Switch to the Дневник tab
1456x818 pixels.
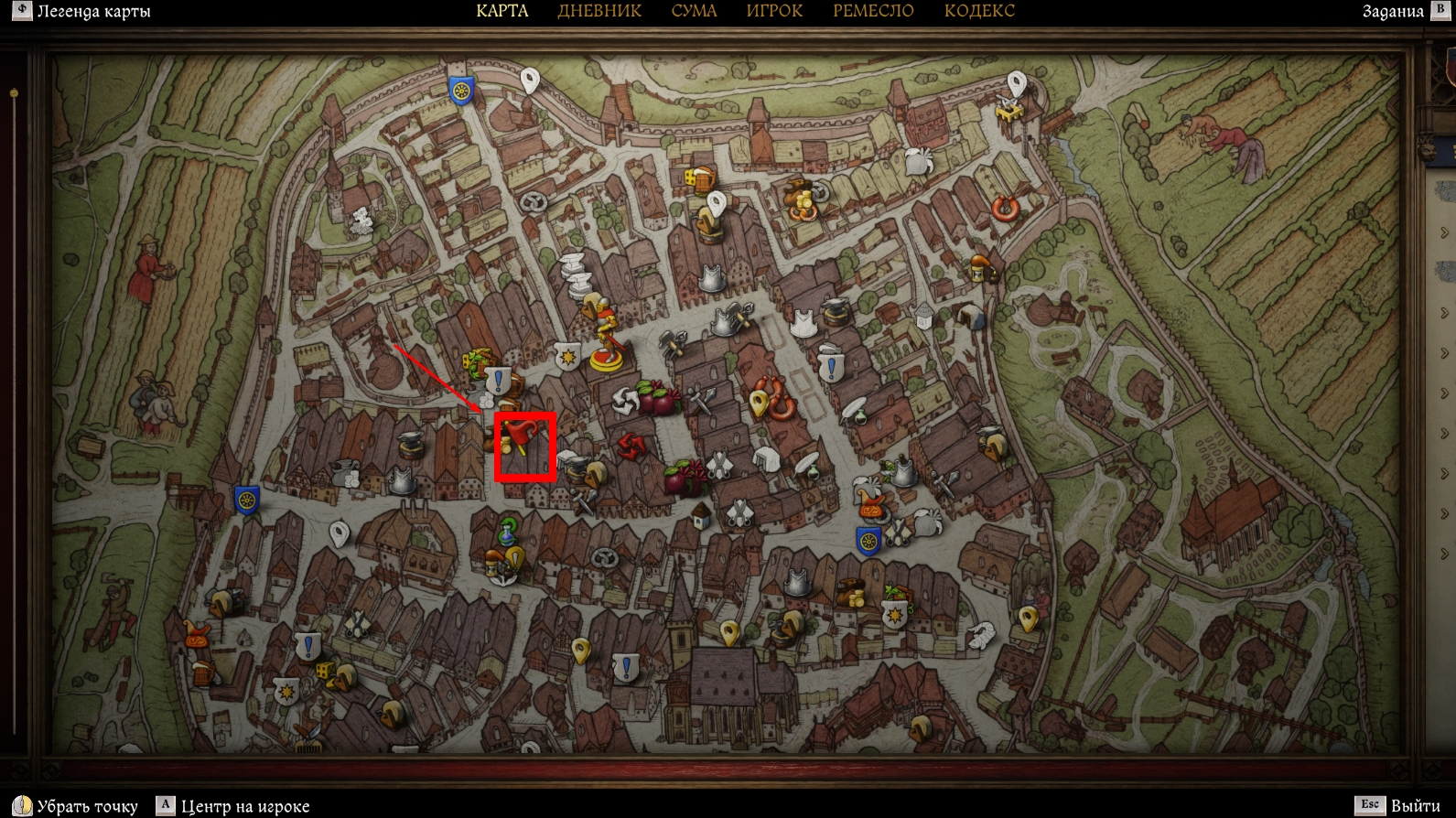pos(599,11)
